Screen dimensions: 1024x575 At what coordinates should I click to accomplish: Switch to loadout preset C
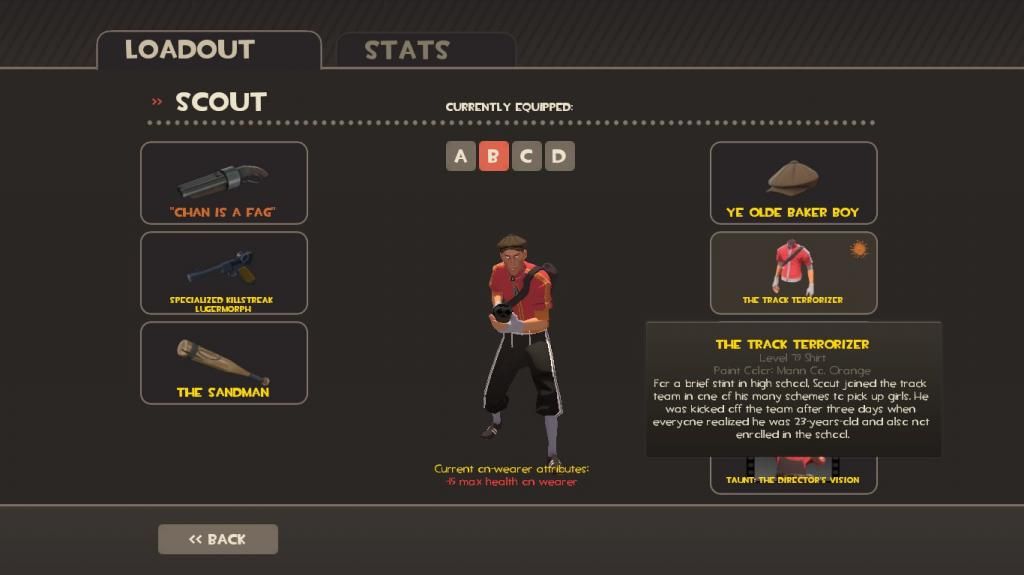526,156
